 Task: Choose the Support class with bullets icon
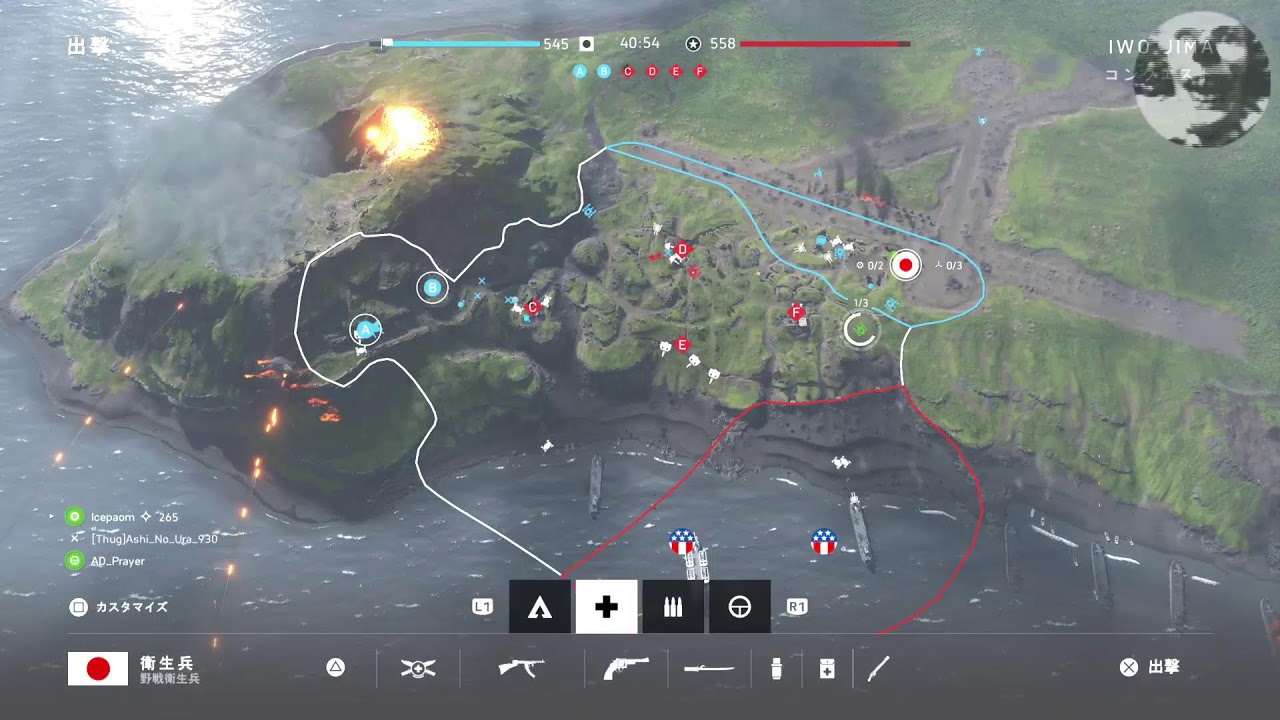(673, 607)
